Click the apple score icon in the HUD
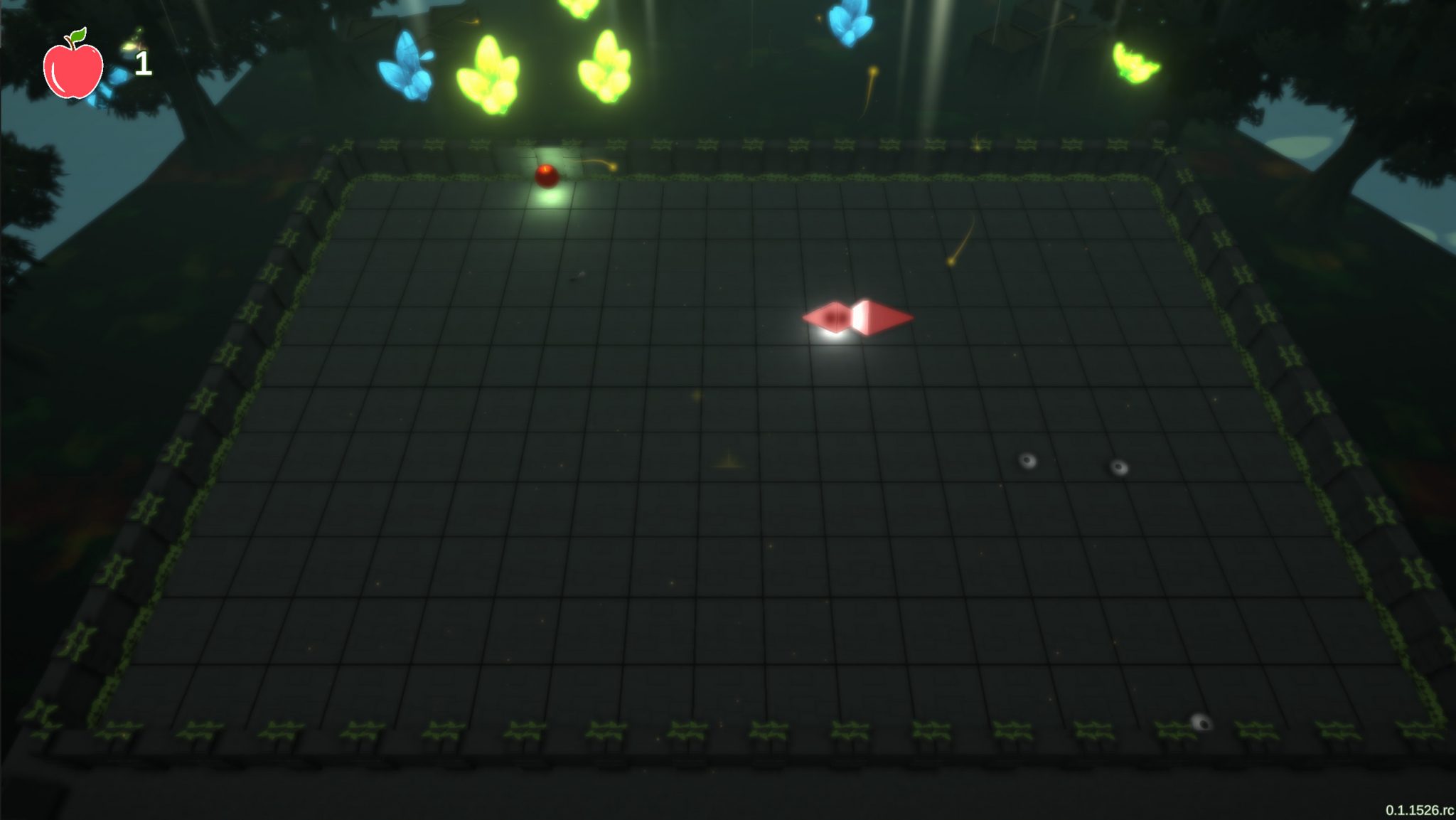 [x=74, y=68]
